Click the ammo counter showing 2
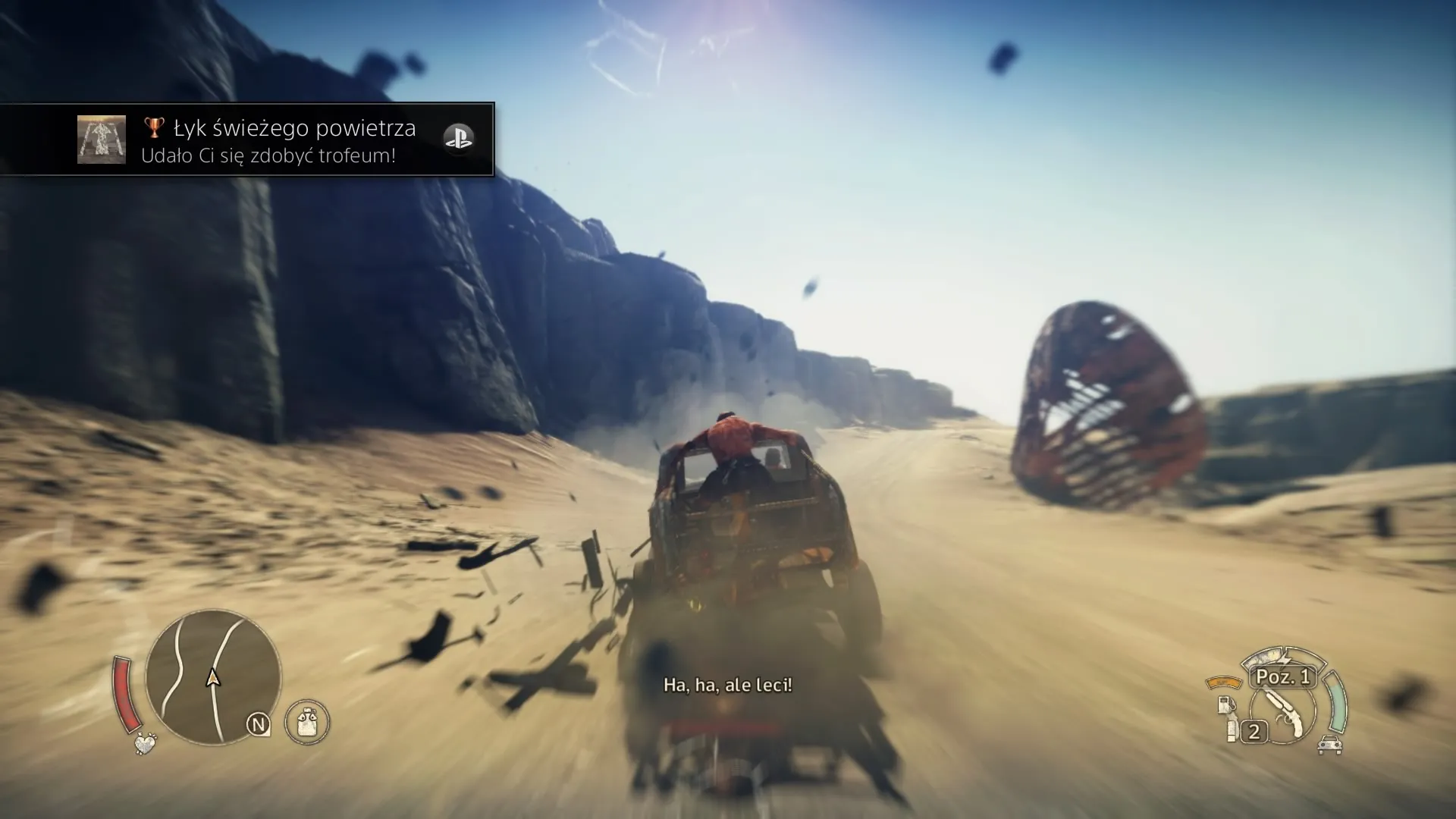1456x819 pixels. (x=1254, y=730)
